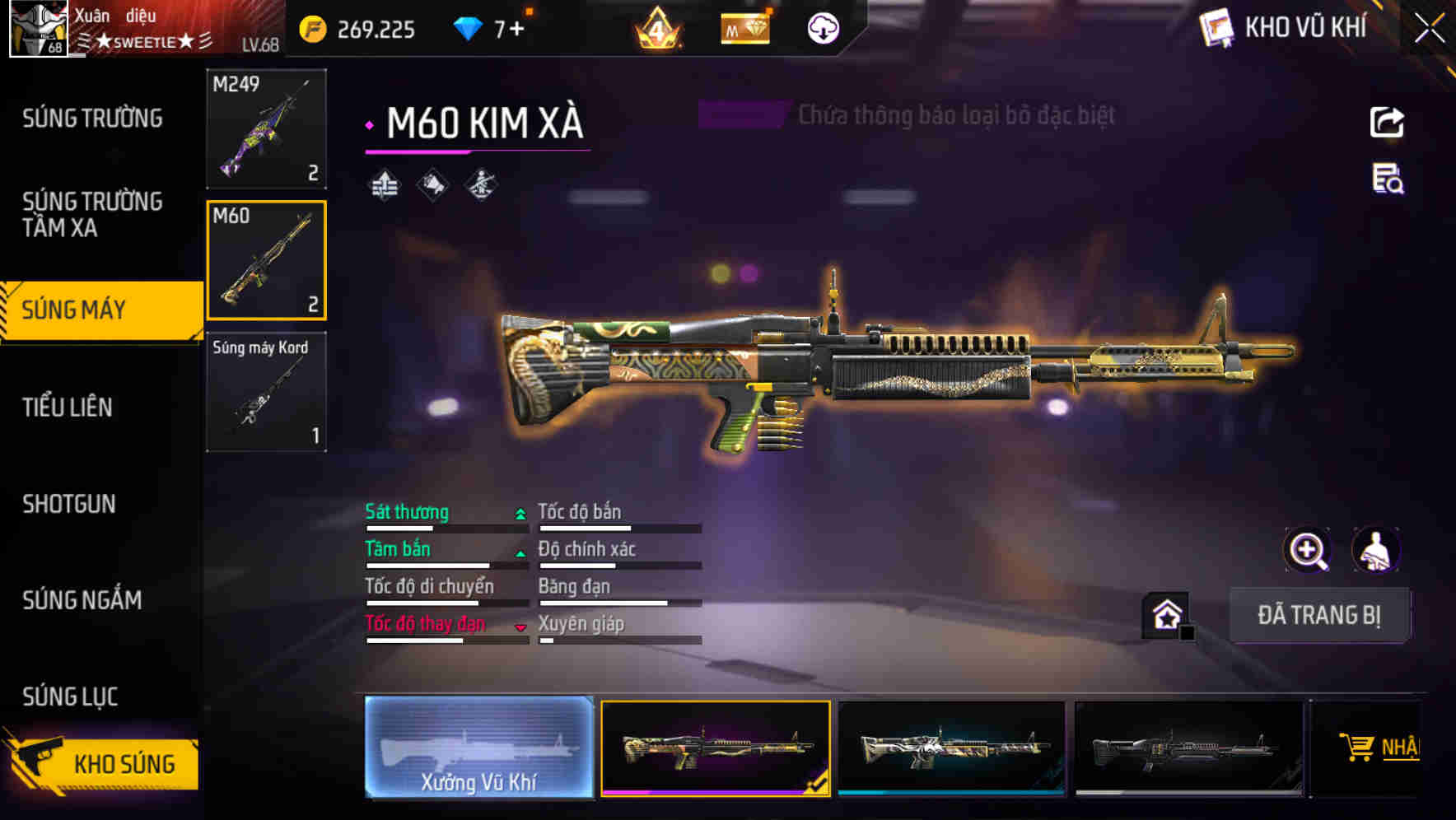1456x820 pixels.
Task: Select the M249 weapon tile
Action: point(266,128)
